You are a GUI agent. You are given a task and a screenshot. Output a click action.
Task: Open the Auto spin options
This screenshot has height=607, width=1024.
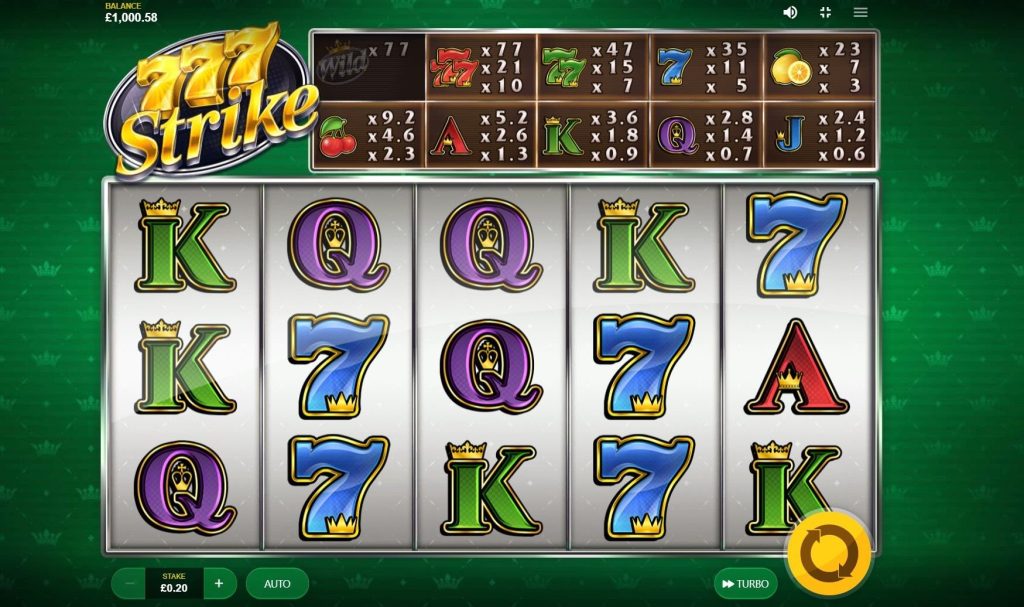[x=277, y=583]
